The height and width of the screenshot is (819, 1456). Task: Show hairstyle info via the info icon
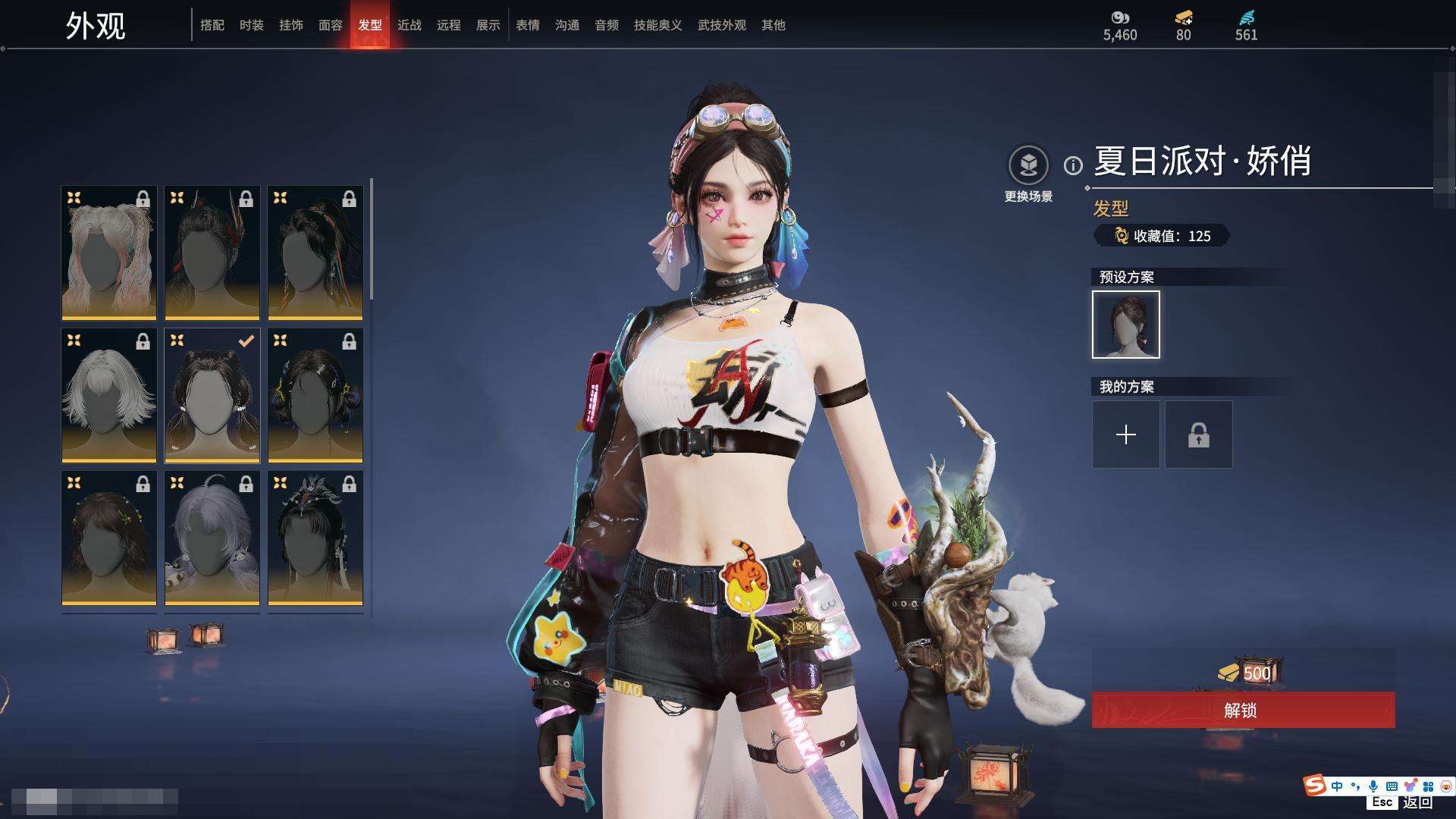(x=1073, y=165)
